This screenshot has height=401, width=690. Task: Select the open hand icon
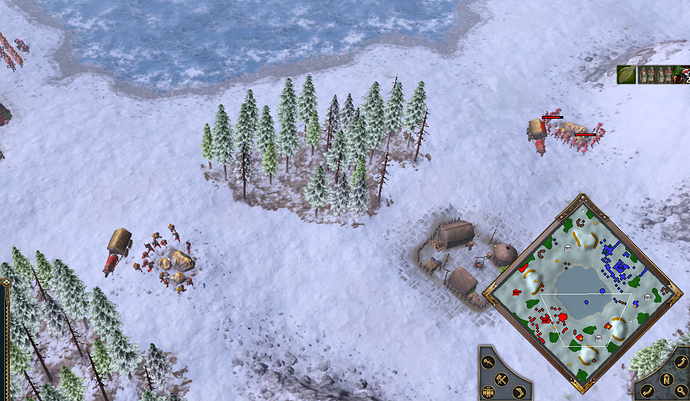pyautogui.click(x=626, y=74)
